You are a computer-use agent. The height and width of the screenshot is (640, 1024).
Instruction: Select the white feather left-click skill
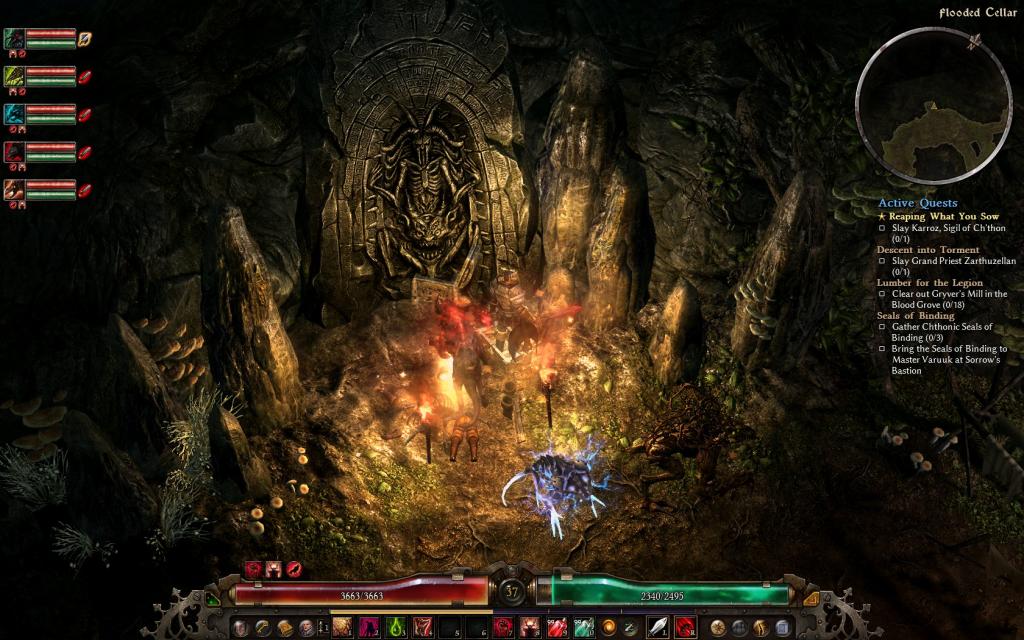[659, 627]
